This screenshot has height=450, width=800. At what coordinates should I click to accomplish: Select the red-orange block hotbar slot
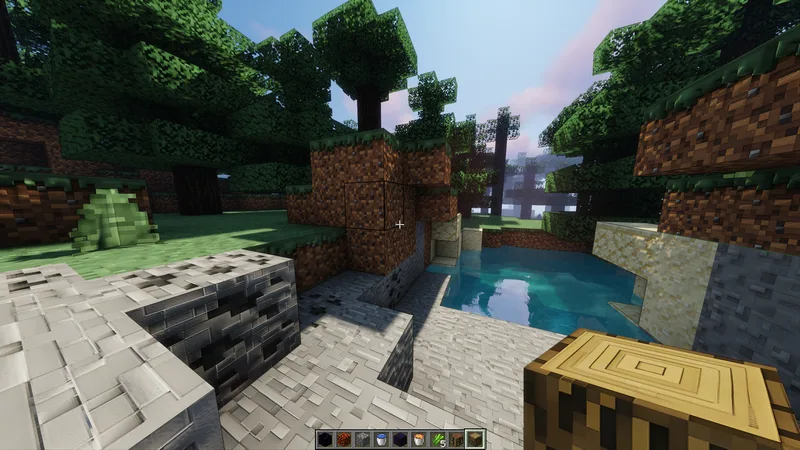[344, 439]
